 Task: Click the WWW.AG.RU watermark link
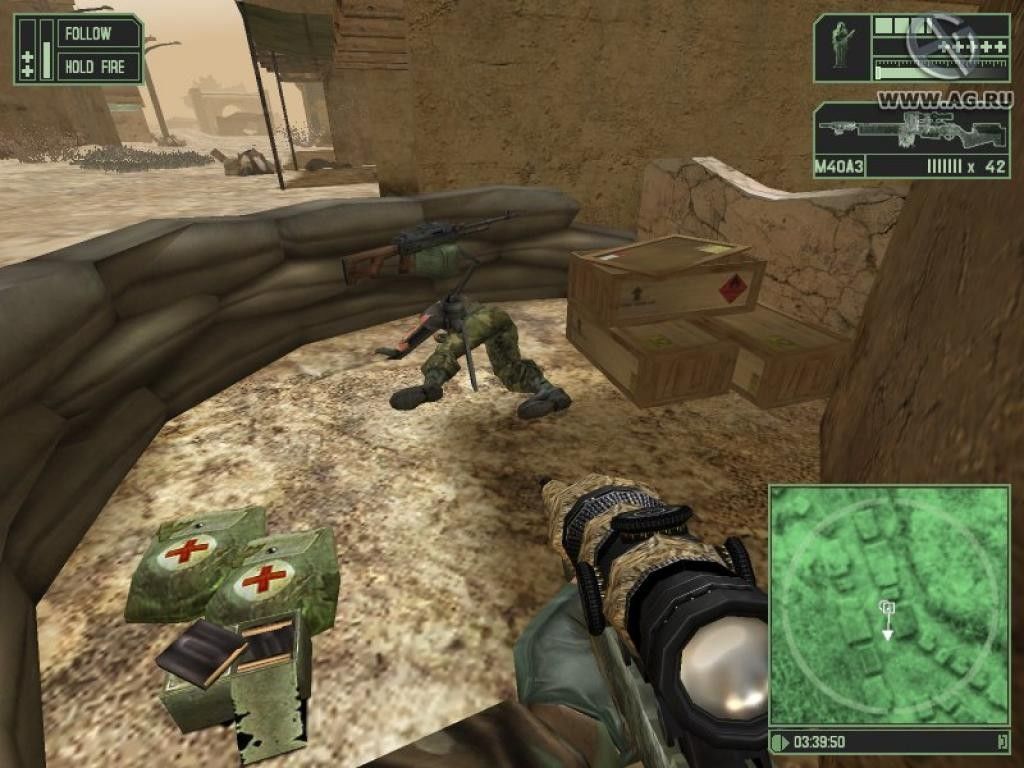pos(944,99)
